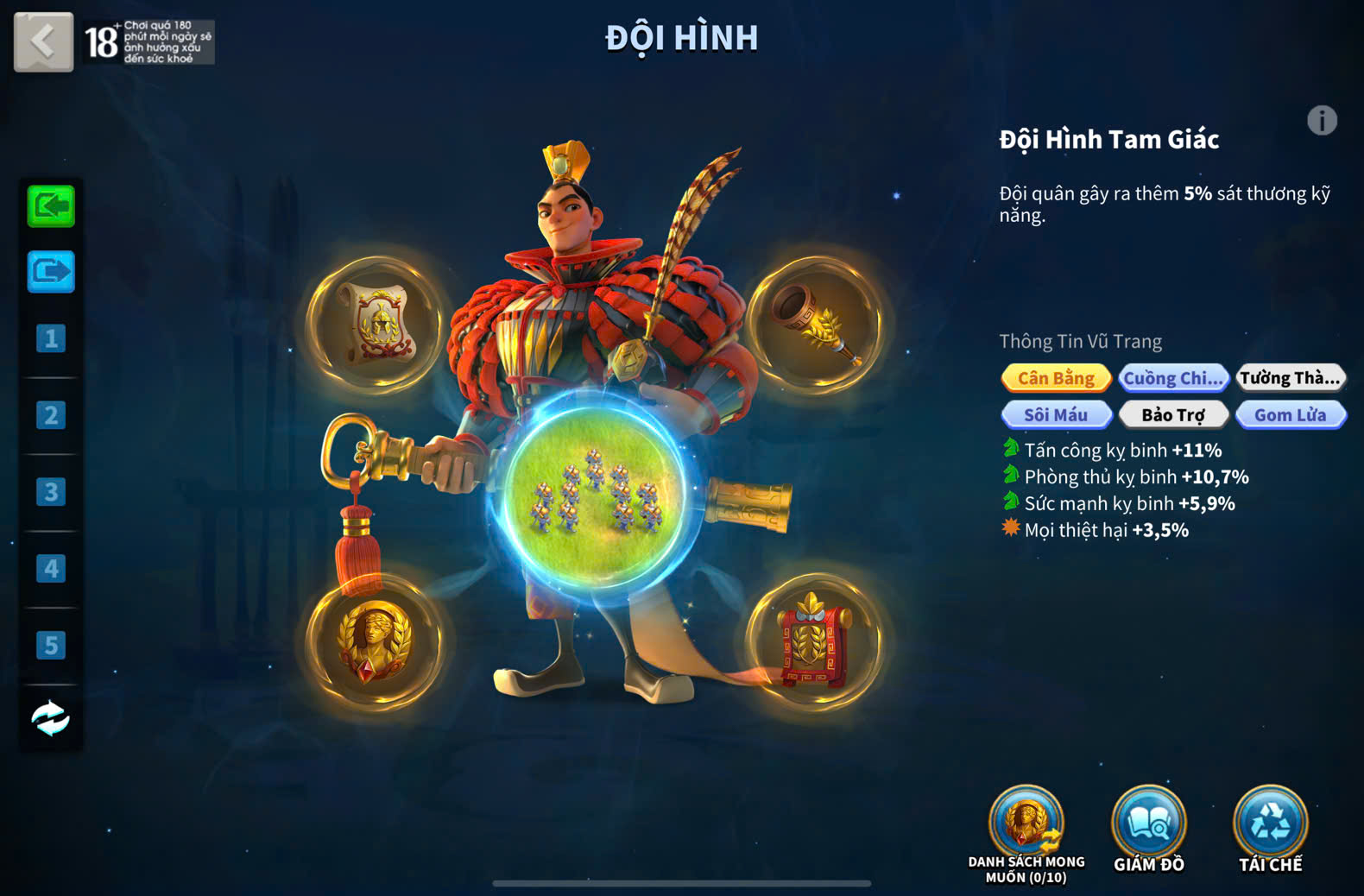Select the golden emblem armament slot
Viewport: 1364px width, 896px height.
coord(376,641)
